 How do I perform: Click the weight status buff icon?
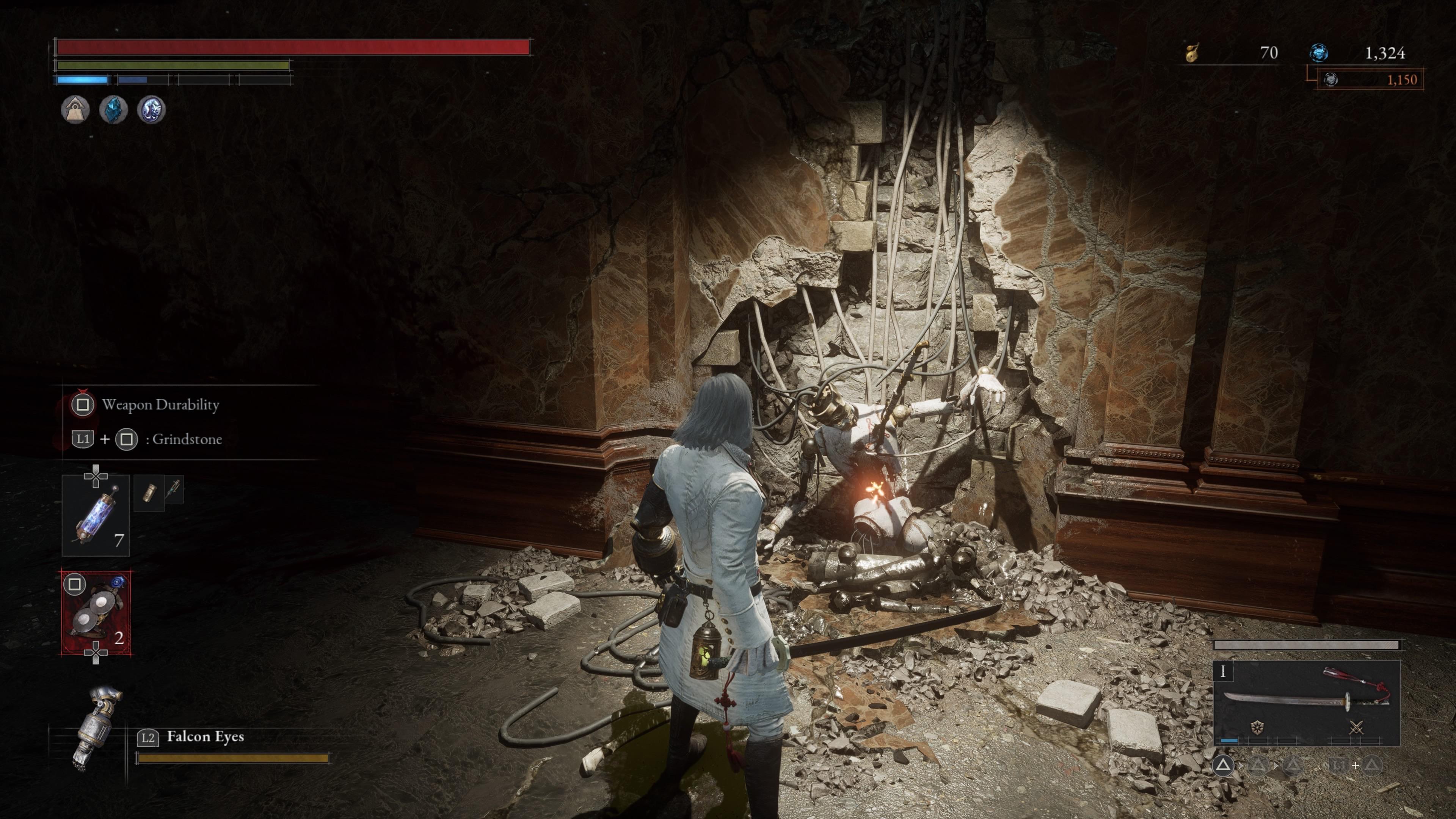pyautogui.click(x=75, y=109)
